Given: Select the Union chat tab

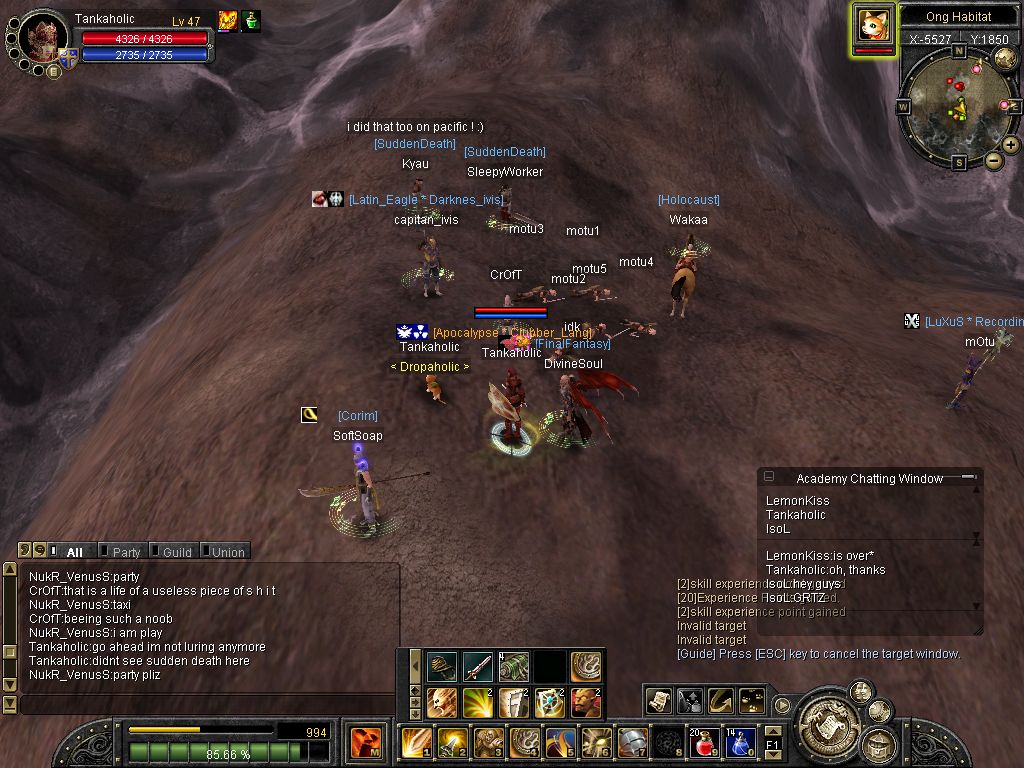Looking at the screenshot, I should (x=227, y=551).
